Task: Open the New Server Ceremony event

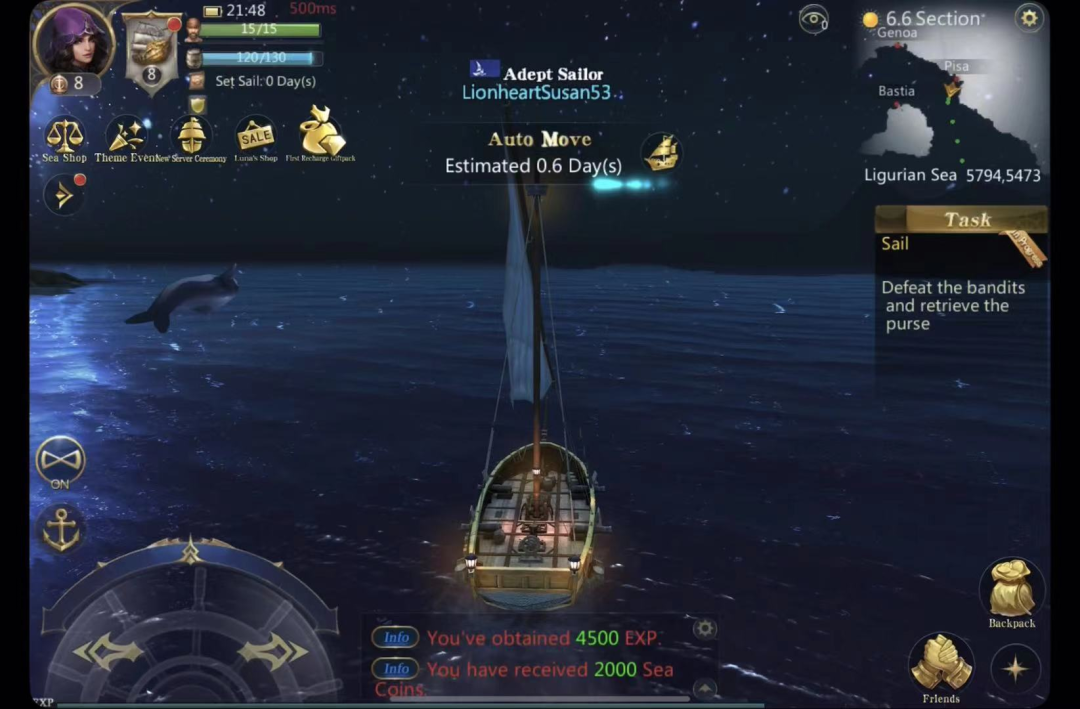Action: 190,138
